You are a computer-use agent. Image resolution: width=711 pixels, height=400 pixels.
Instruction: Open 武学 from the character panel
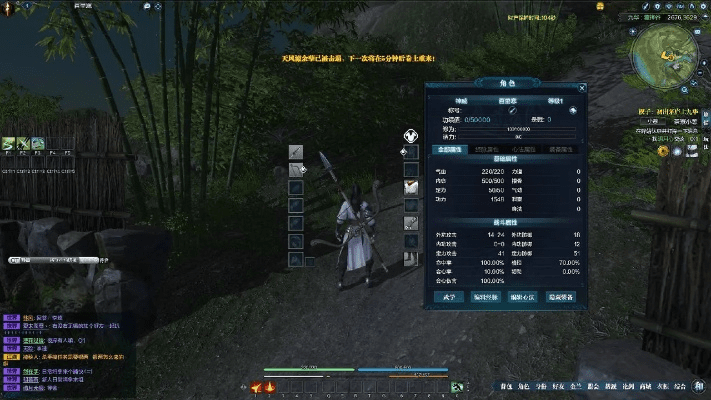pos(448,297)
